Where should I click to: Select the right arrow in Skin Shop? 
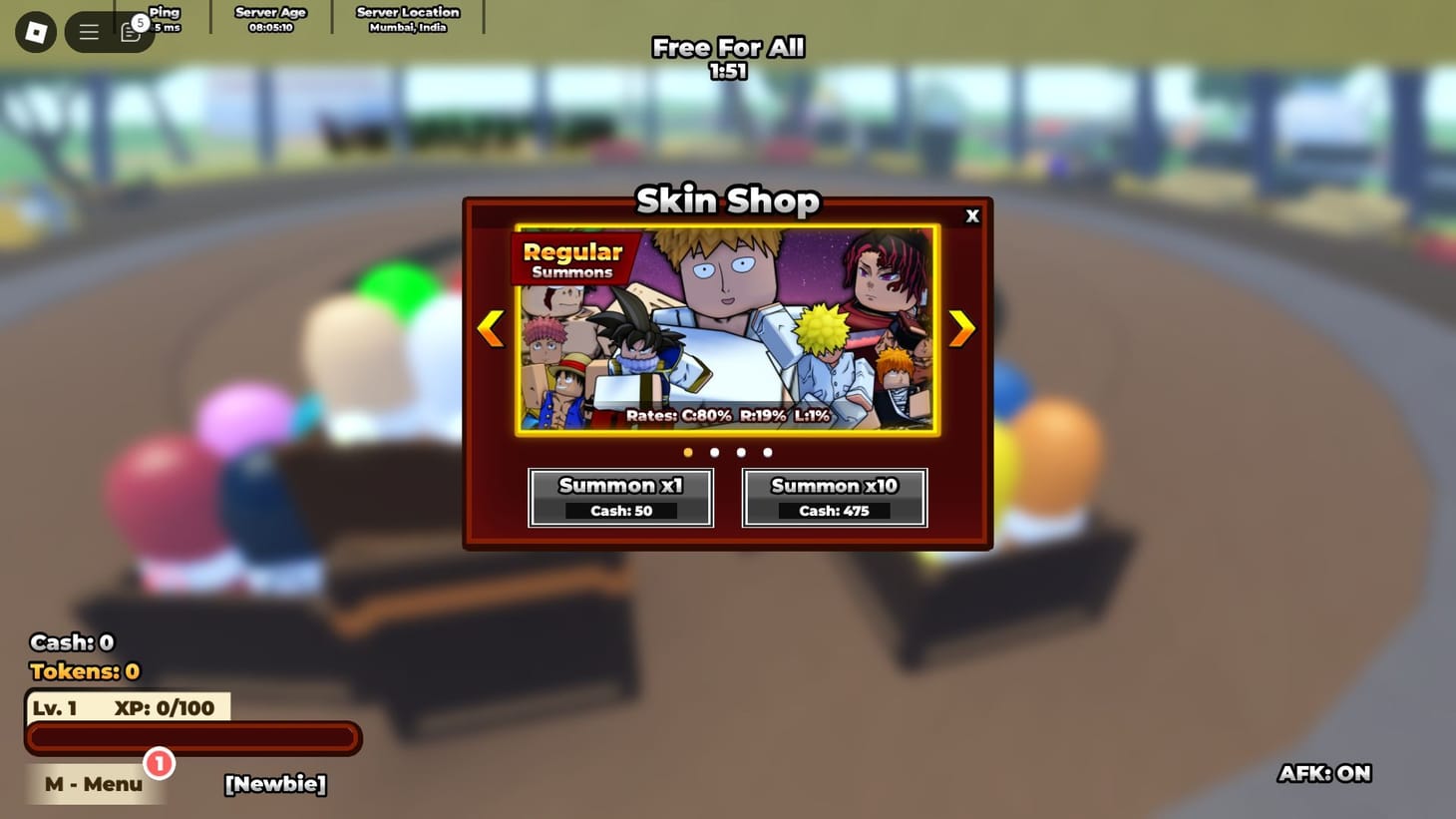tap(960, 327)
